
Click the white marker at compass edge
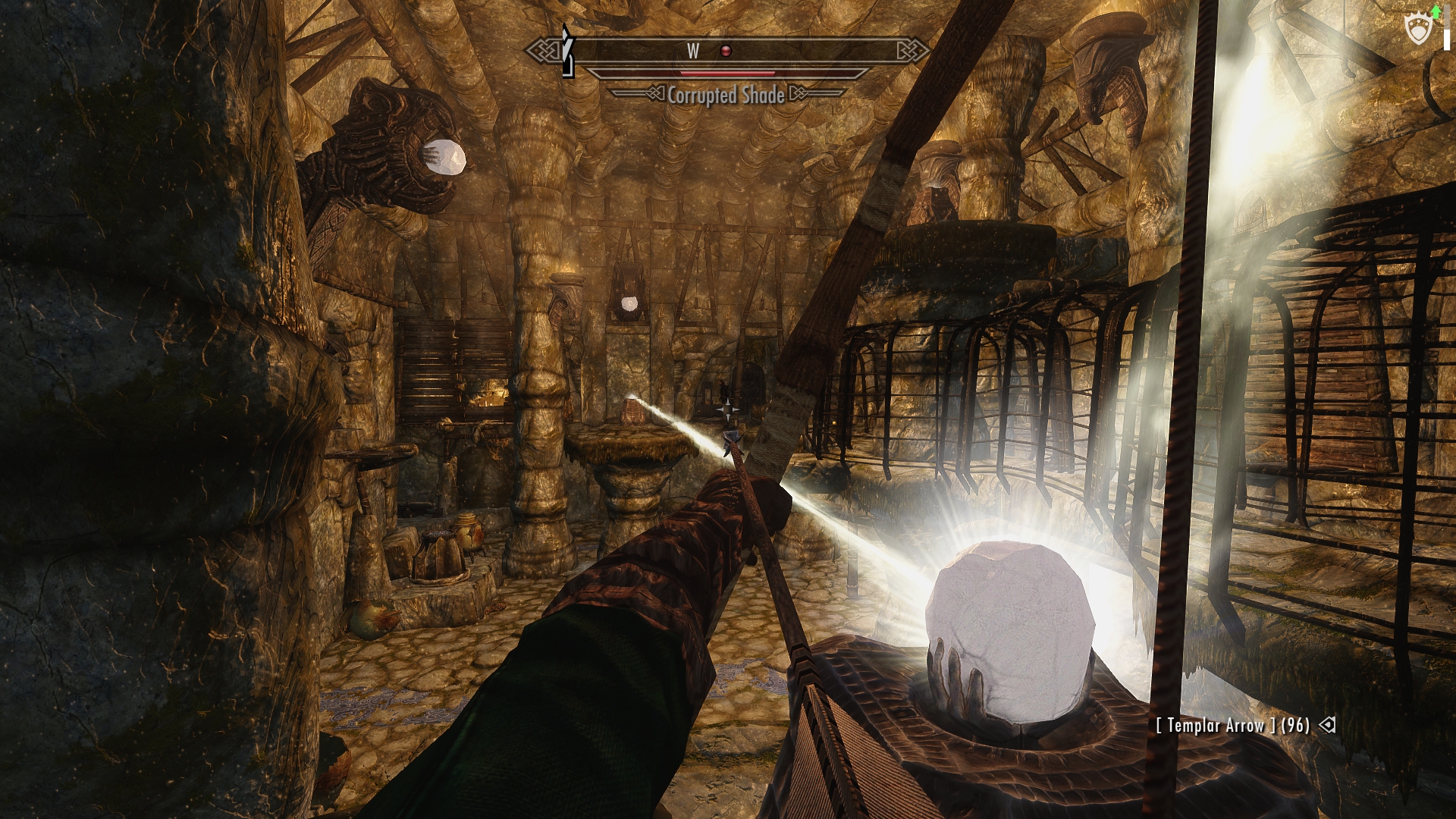[x=566, y=50]
